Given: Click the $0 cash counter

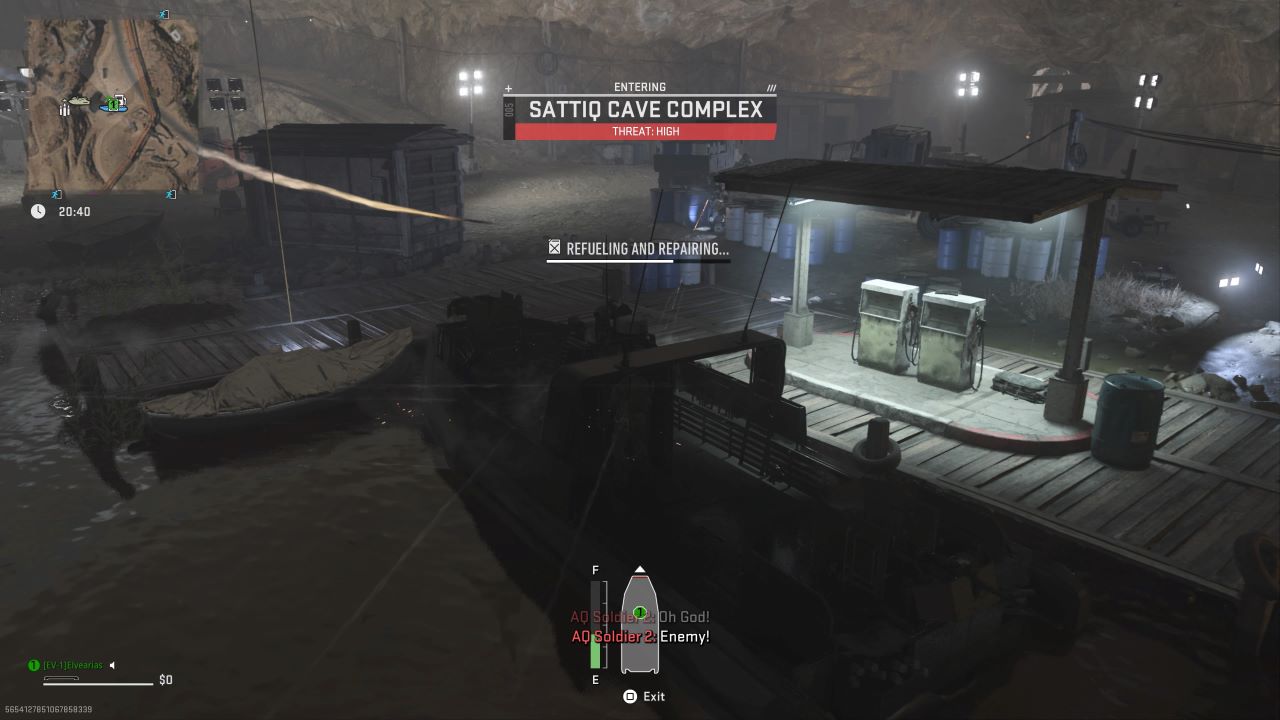Looking at the screenshot, I should point(164,679).
